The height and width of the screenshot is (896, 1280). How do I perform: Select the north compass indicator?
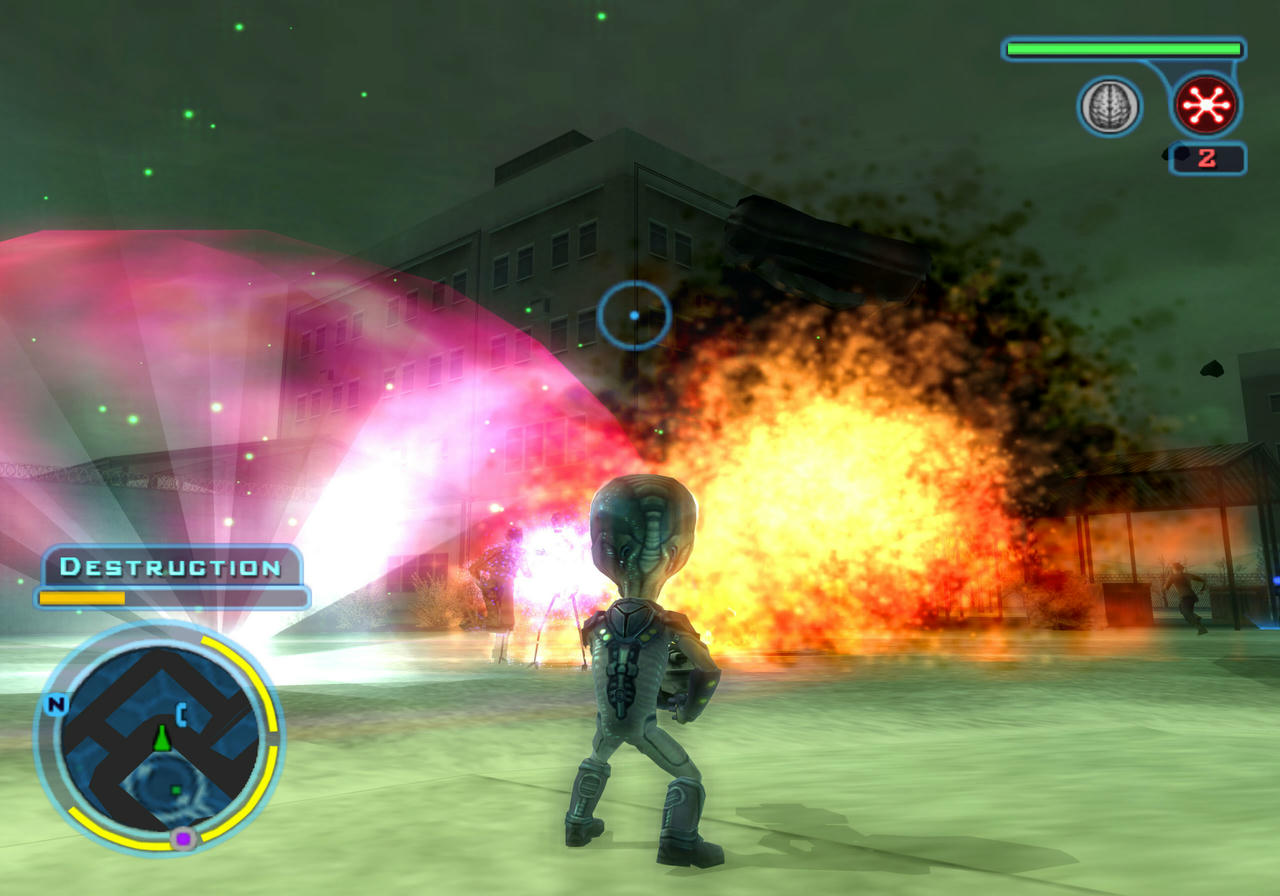56,705
